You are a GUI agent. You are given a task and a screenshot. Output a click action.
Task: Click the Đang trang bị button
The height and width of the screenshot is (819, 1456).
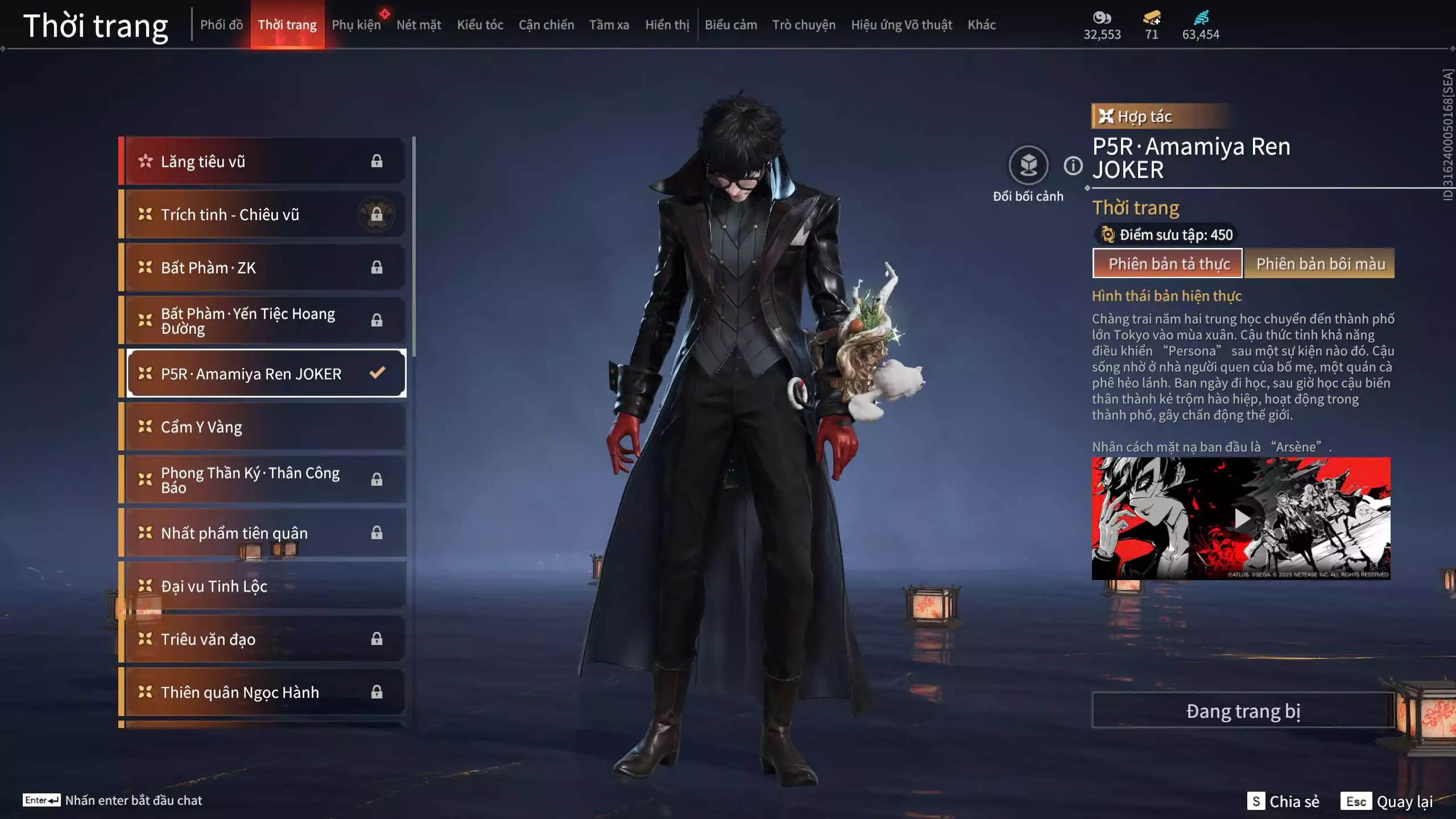click(x=1243, y=711)
